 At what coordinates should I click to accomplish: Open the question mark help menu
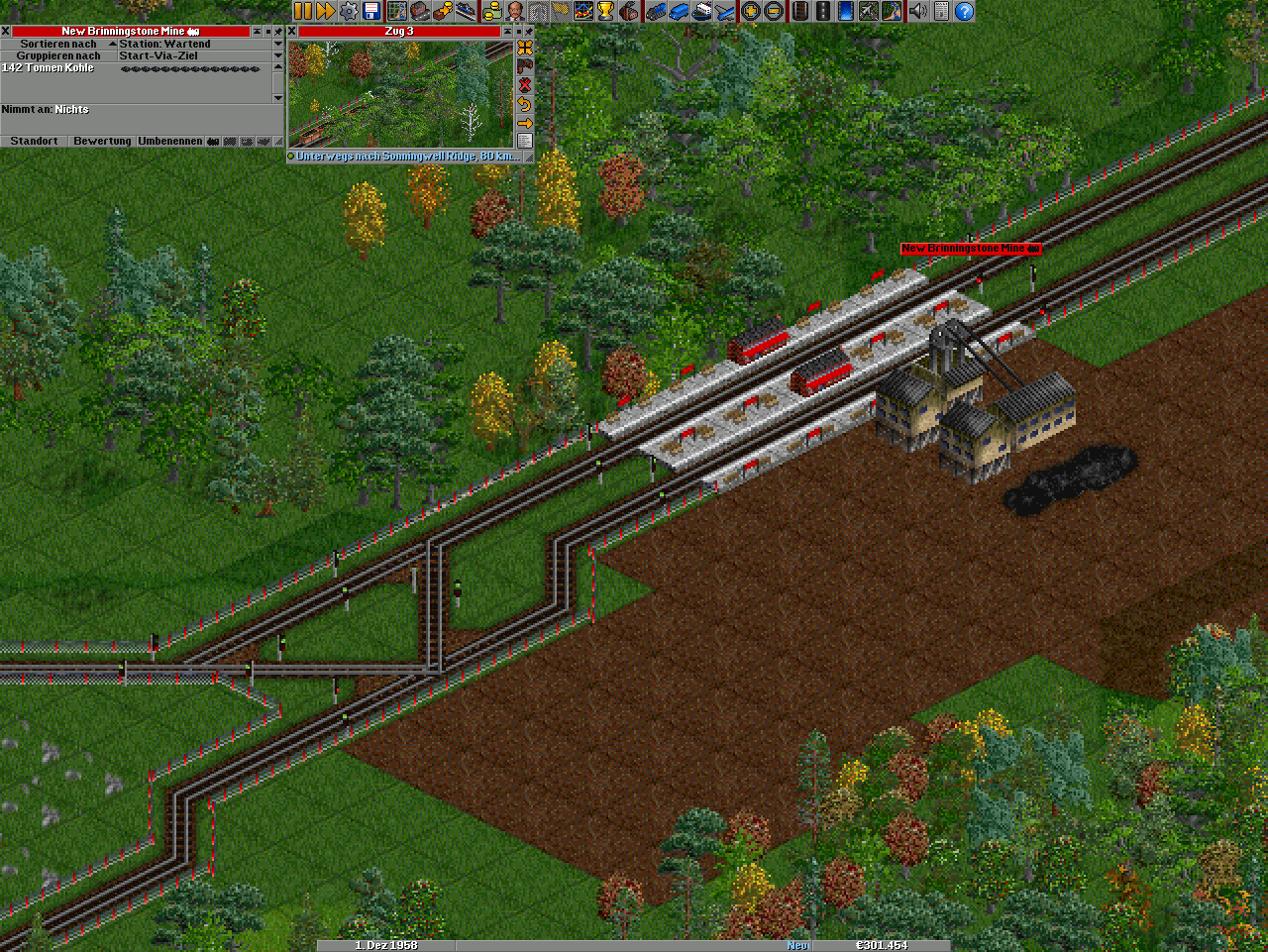[963, 11]
